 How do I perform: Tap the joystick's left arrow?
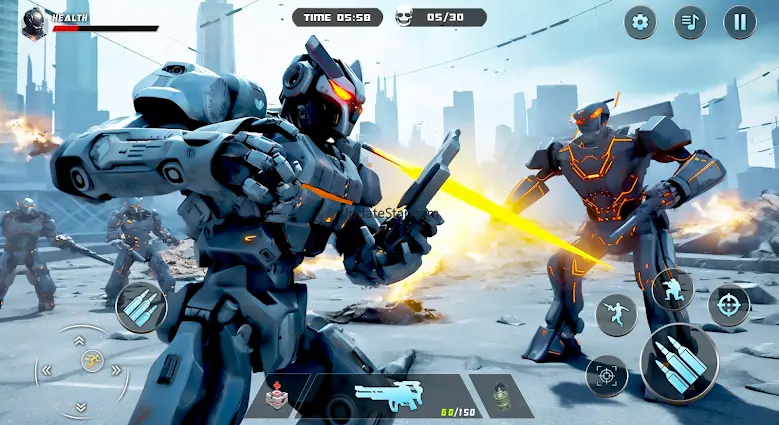[46, 371]
